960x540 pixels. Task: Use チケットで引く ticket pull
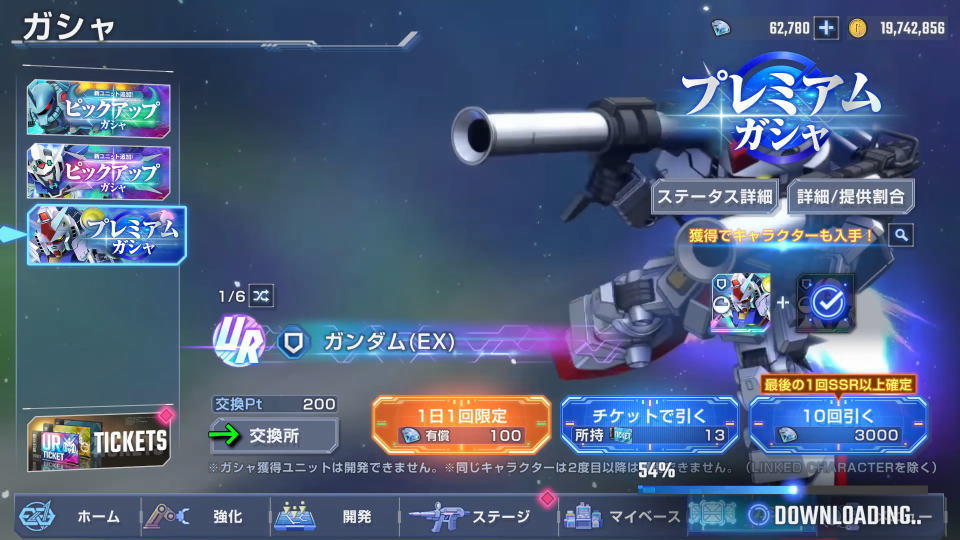click(x=650, y=425)
